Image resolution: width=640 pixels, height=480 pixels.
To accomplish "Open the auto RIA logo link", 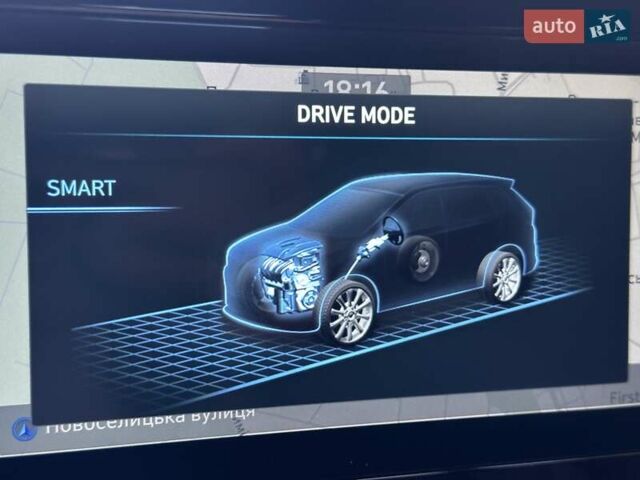I will [577, 26].
